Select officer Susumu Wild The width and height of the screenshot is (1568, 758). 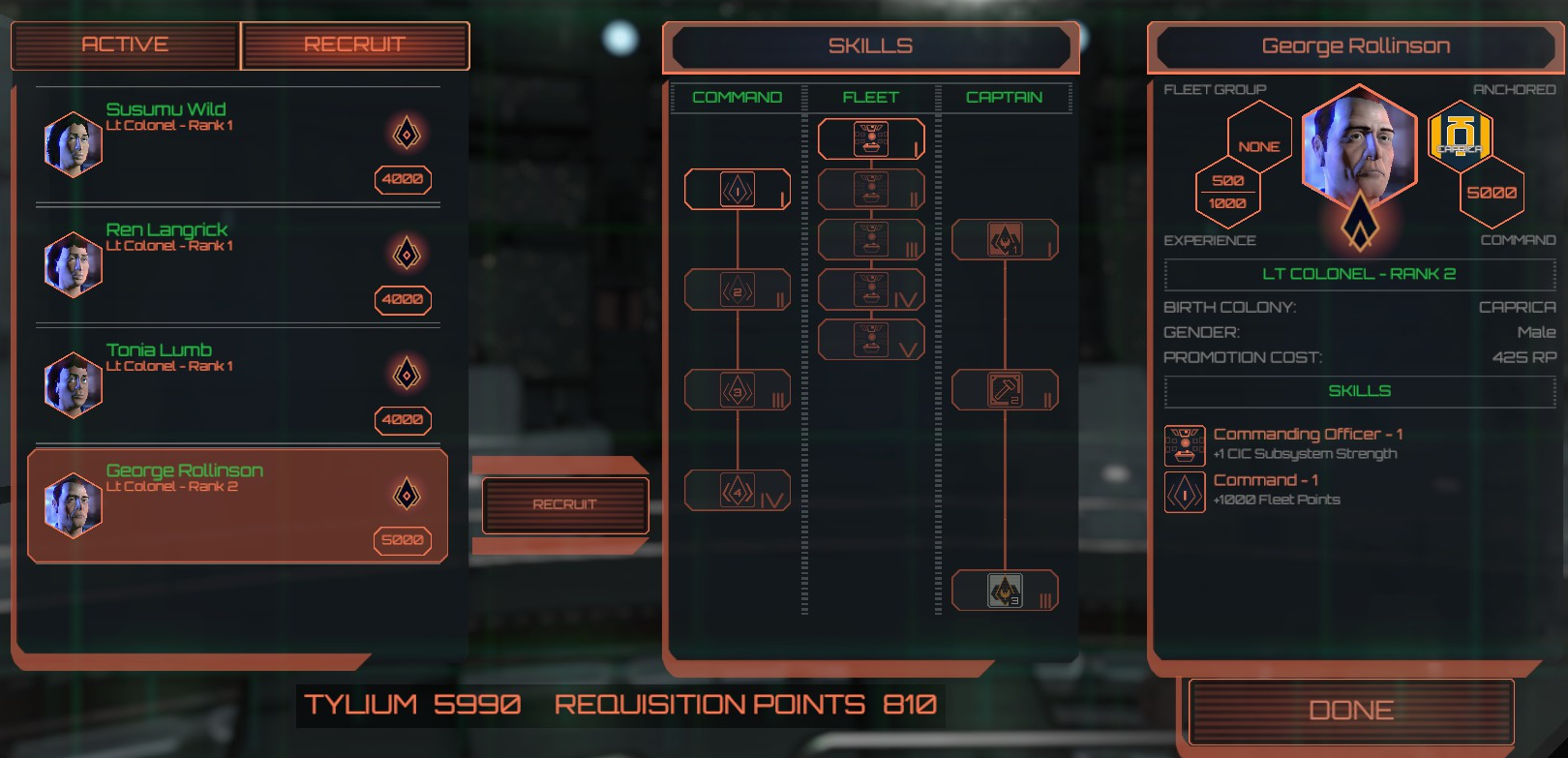coord(237,144)
